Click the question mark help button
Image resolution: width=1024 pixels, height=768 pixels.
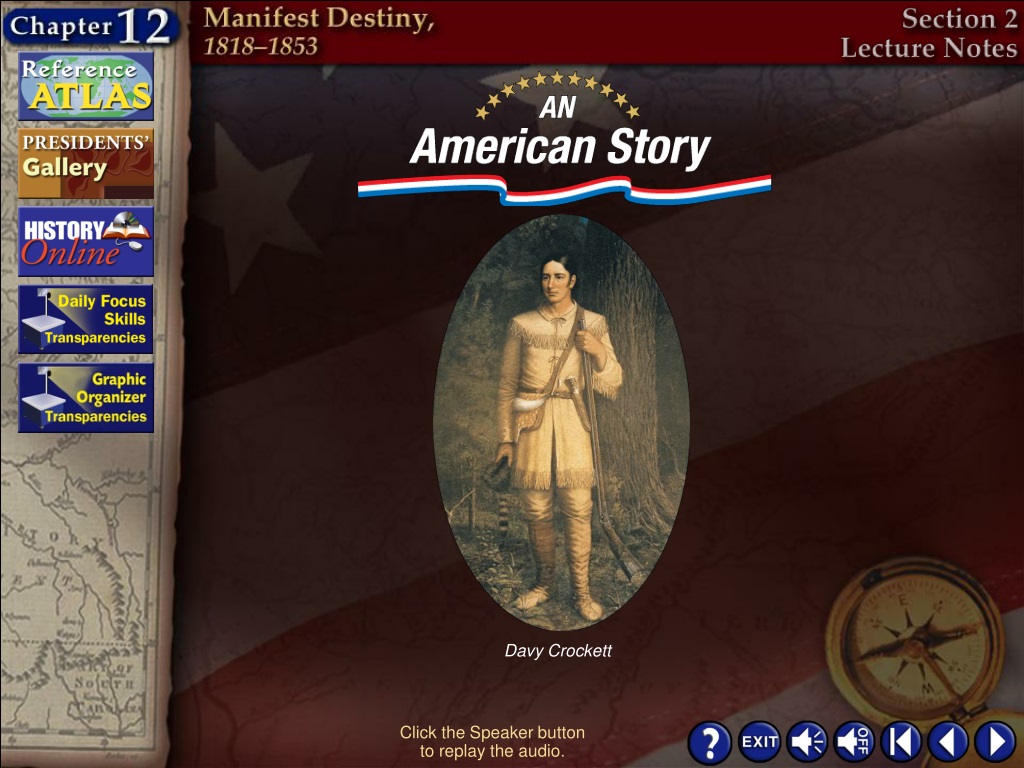tap(710, 742)
